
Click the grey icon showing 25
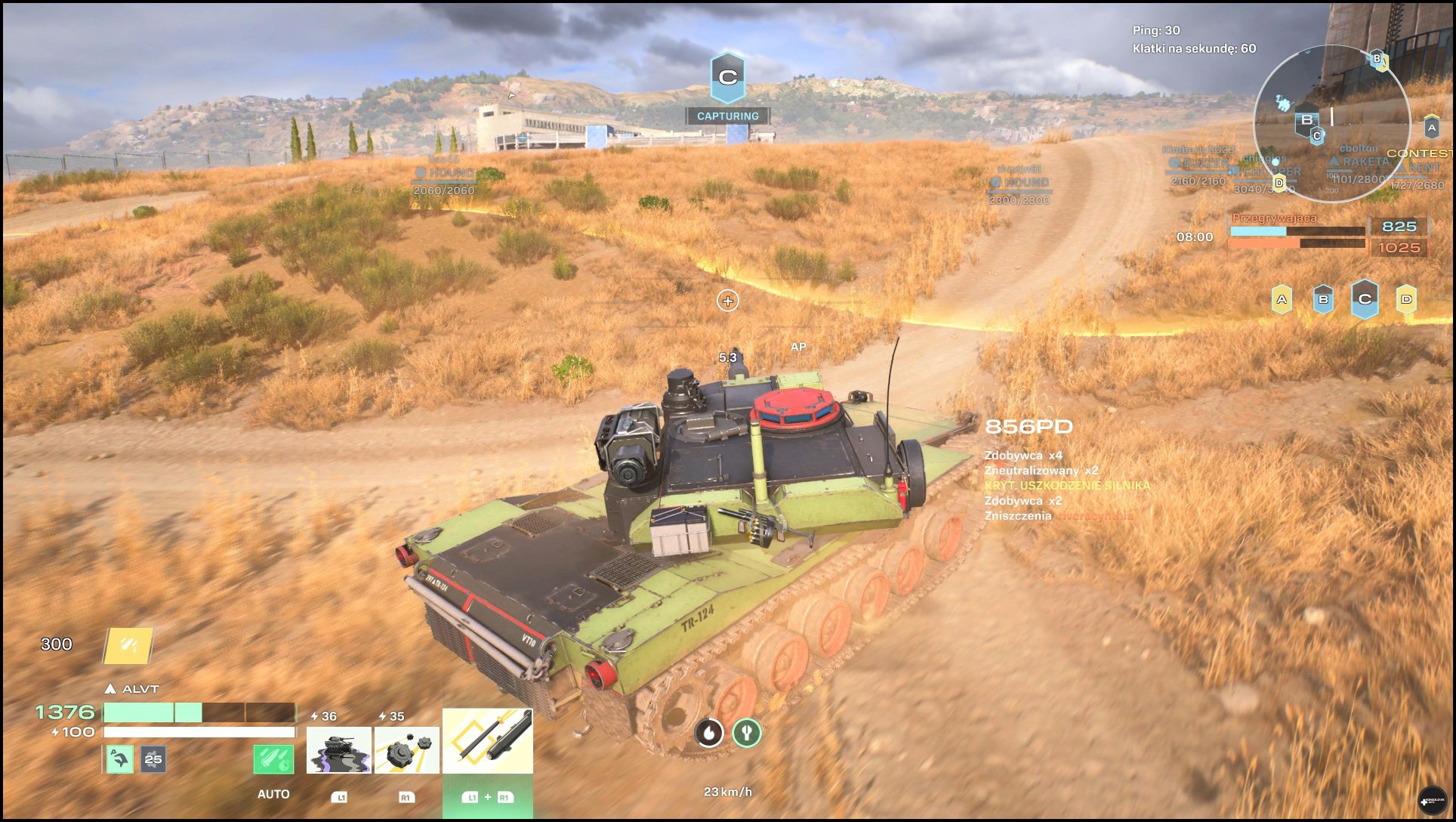click(x=153, y=759)
